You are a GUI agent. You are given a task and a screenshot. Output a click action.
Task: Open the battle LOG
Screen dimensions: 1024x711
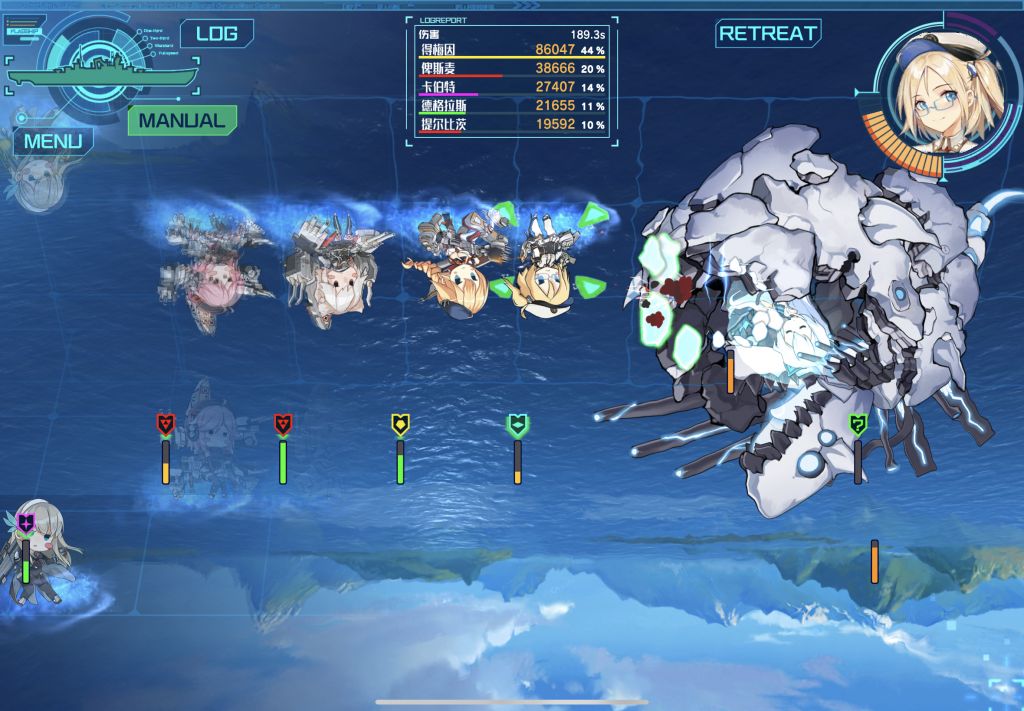(216, 33)
